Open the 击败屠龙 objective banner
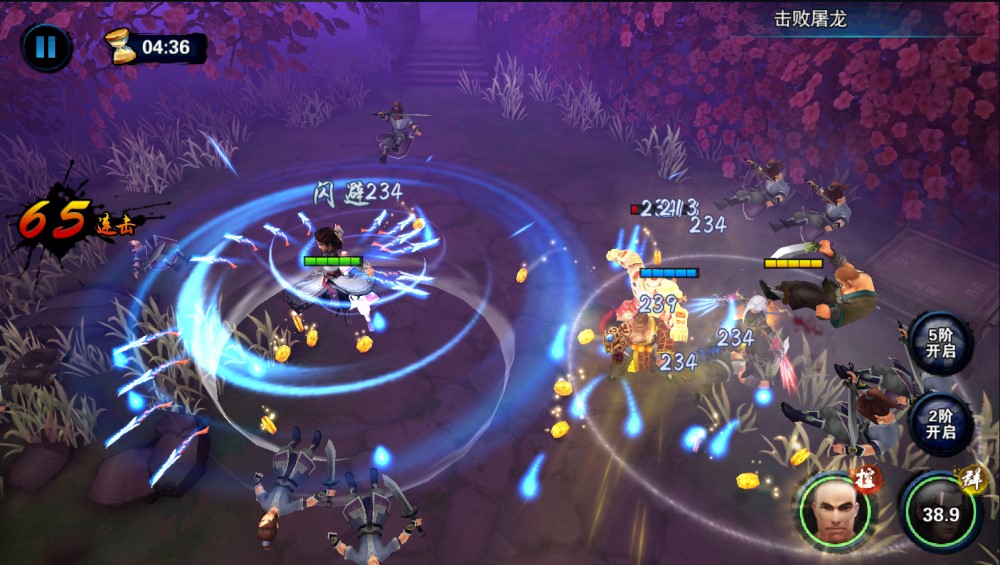 click(810, 19)
